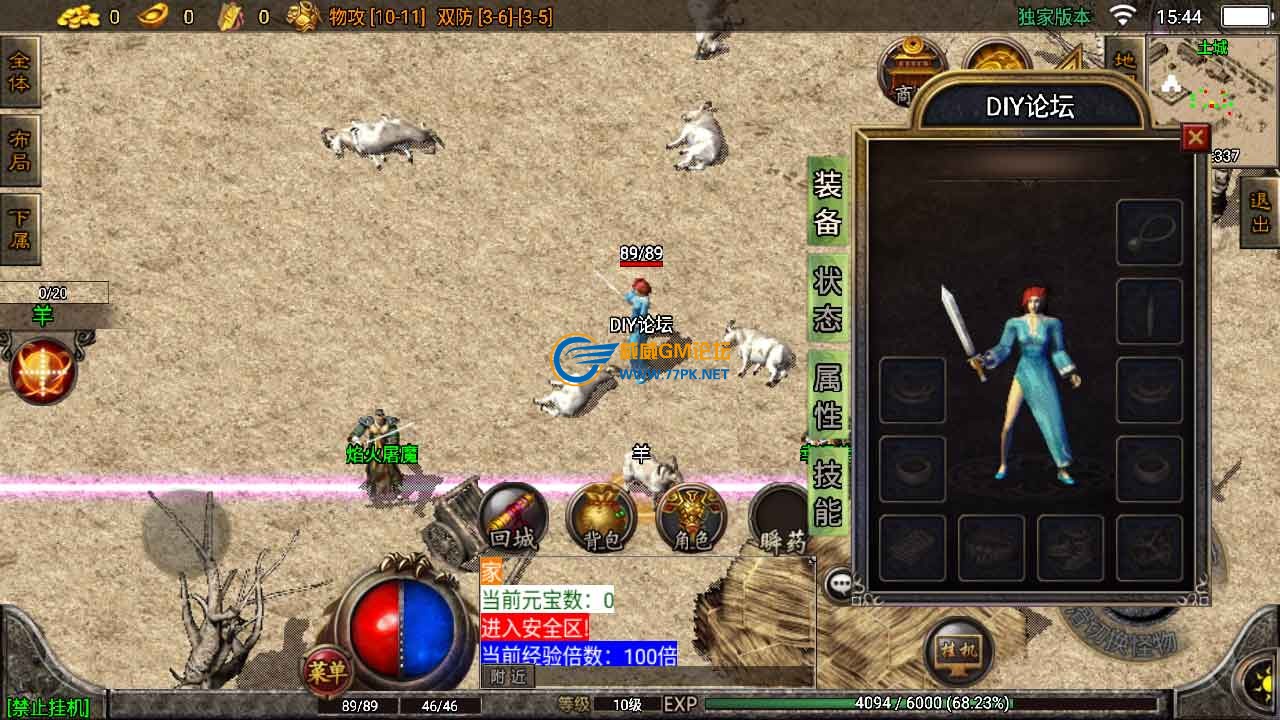Switch to the 状态 status tab
Image resolution: width=1280 pixels, height=720 pixels.
pos(827,298)
